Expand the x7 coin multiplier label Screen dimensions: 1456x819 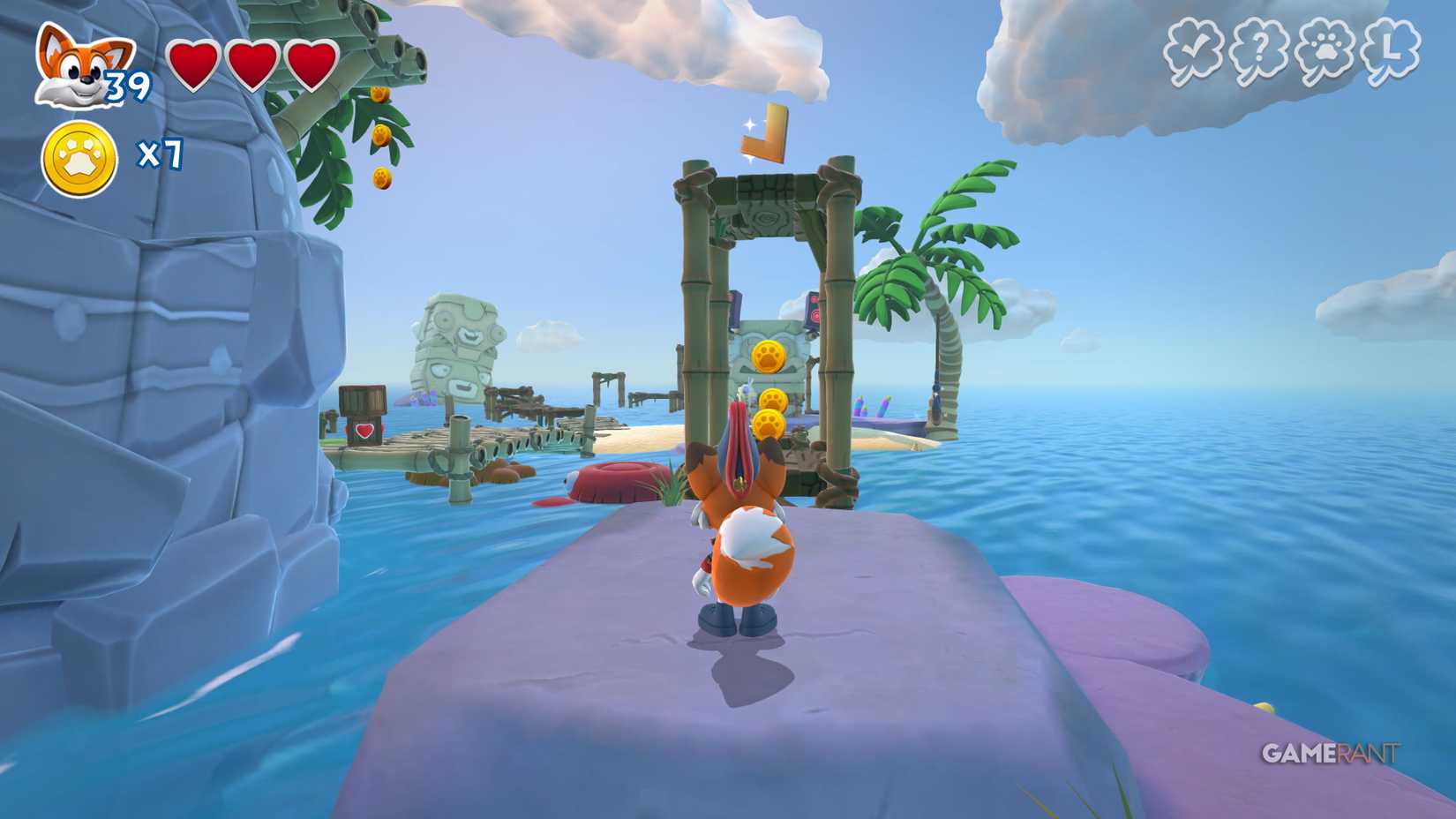click(161, 154)
